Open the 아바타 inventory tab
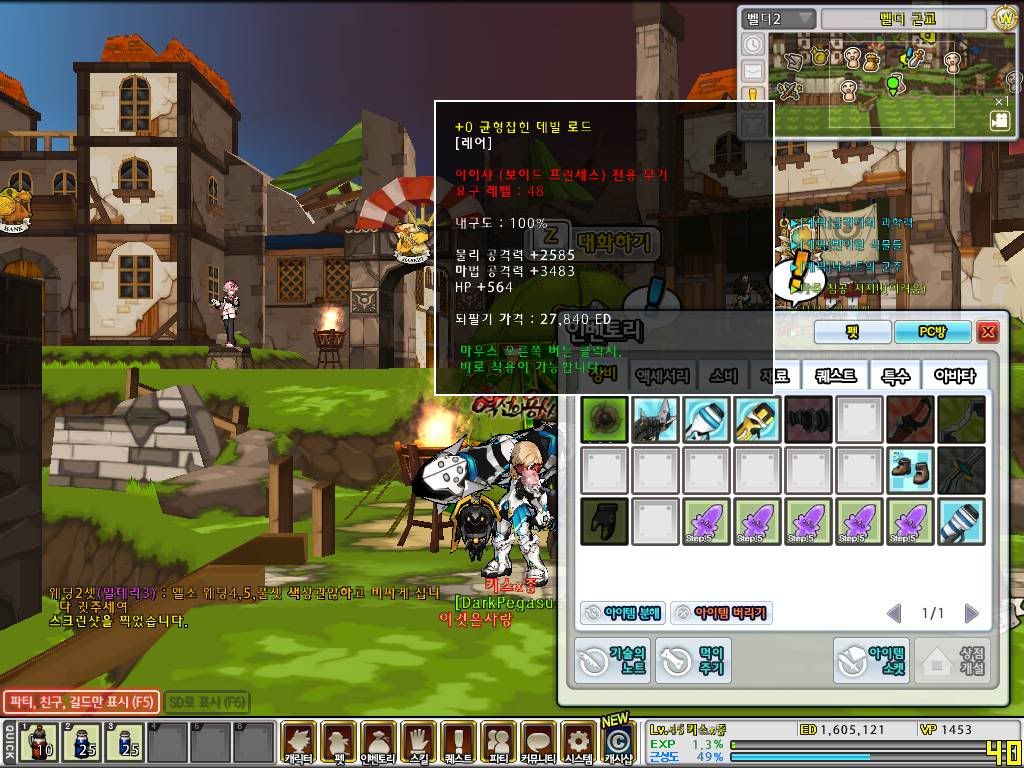 point(954,376)
